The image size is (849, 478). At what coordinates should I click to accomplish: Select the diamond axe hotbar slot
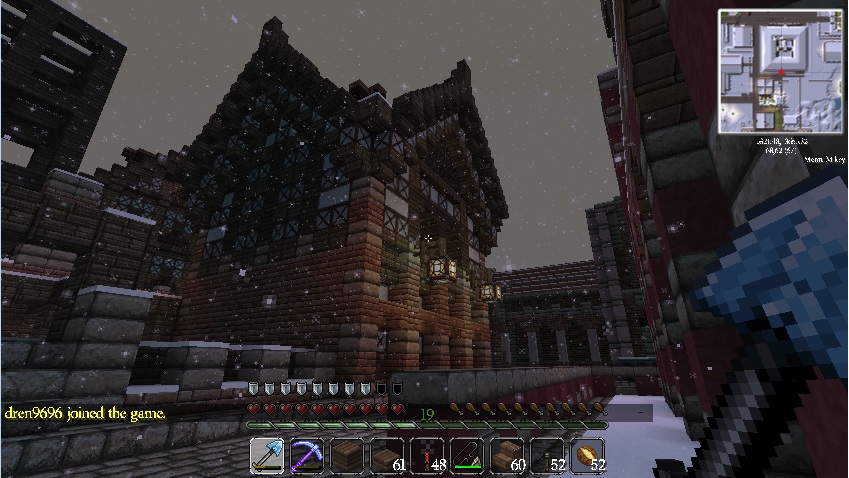click(267, 456)
